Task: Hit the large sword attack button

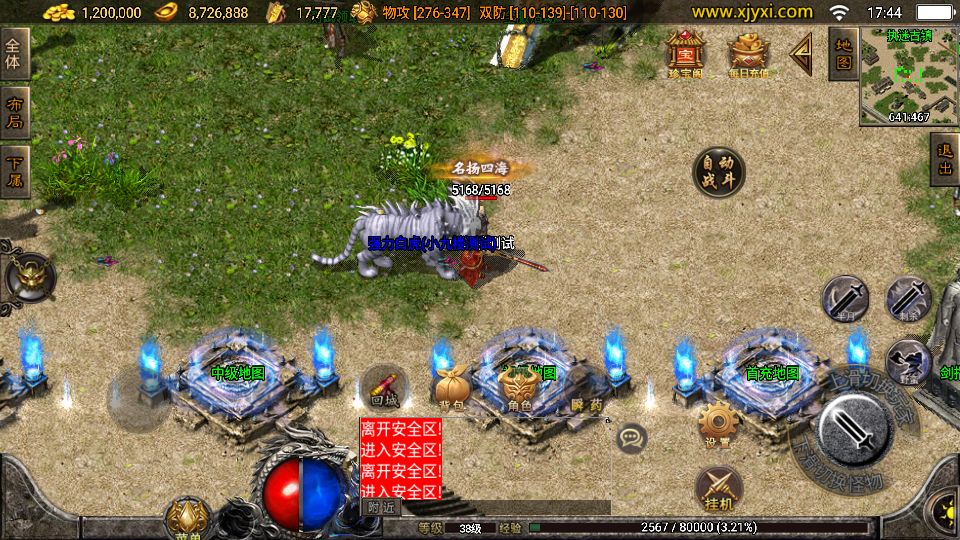Action: (854, 427)
